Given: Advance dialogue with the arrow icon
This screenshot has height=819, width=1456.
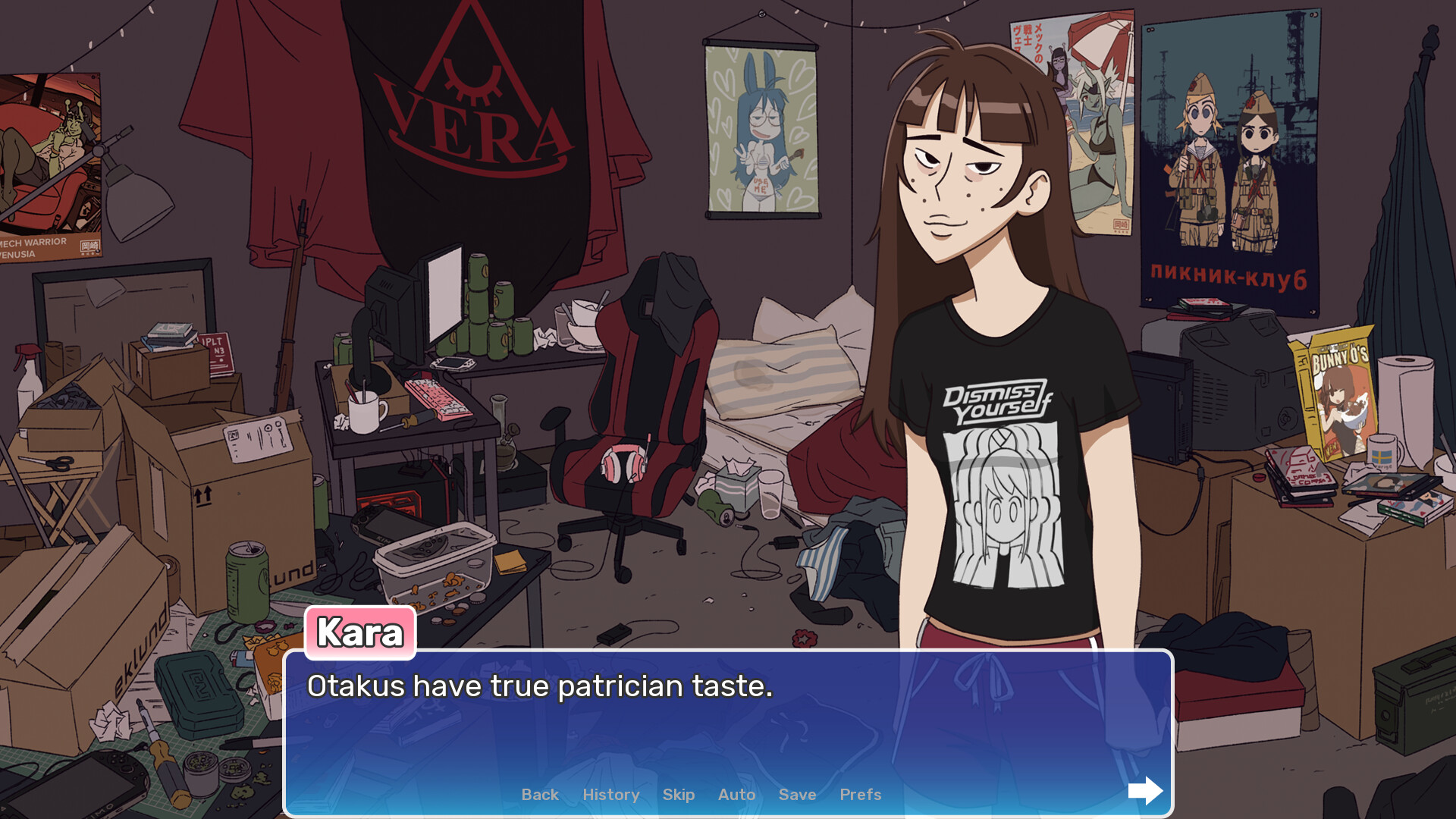Looking at the screenshot, I should click(x=1145, y=791).
